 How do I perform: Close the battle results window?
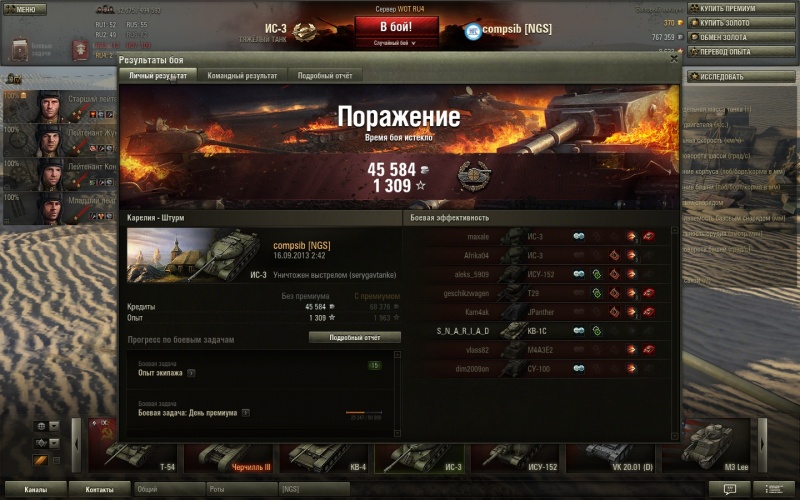(x=674, y=61)
